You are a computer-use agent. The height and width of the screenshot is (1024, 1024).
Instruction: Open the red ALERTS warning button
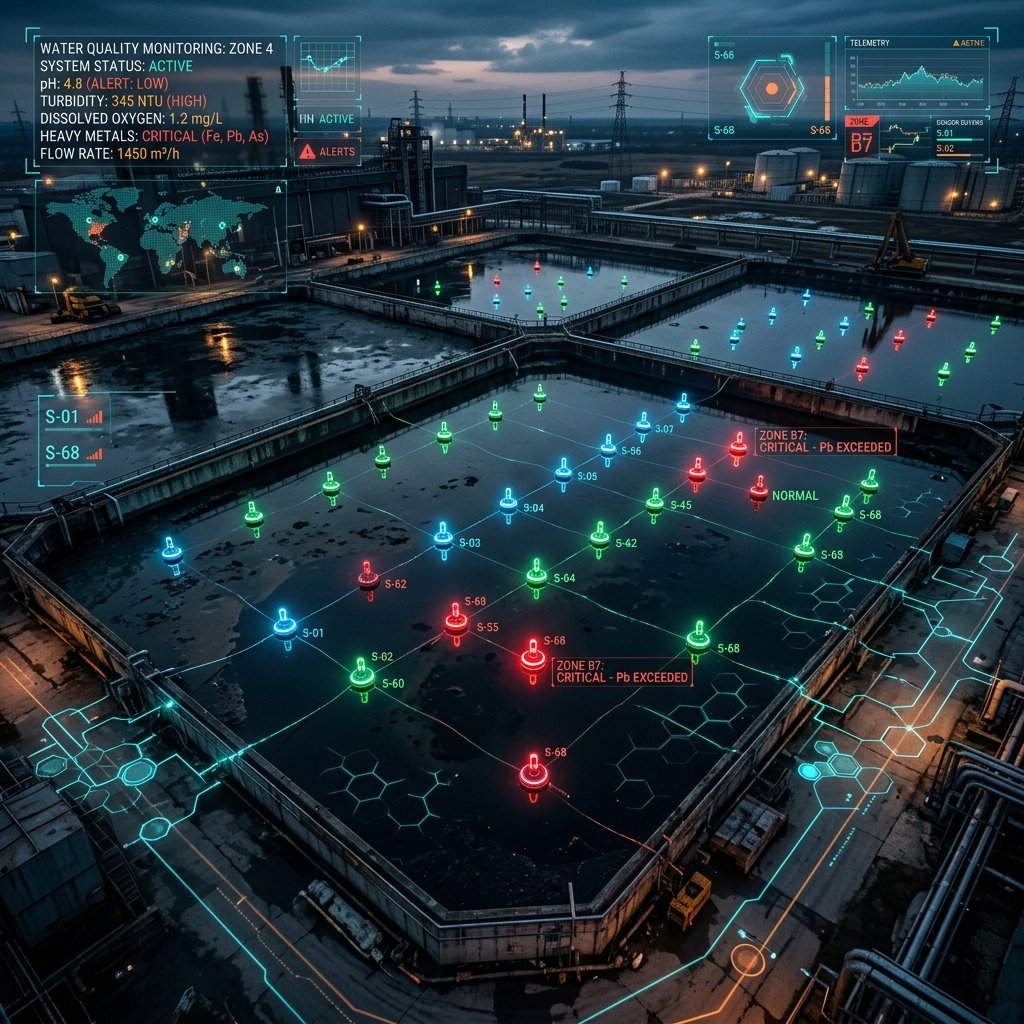tap(329, 151)
